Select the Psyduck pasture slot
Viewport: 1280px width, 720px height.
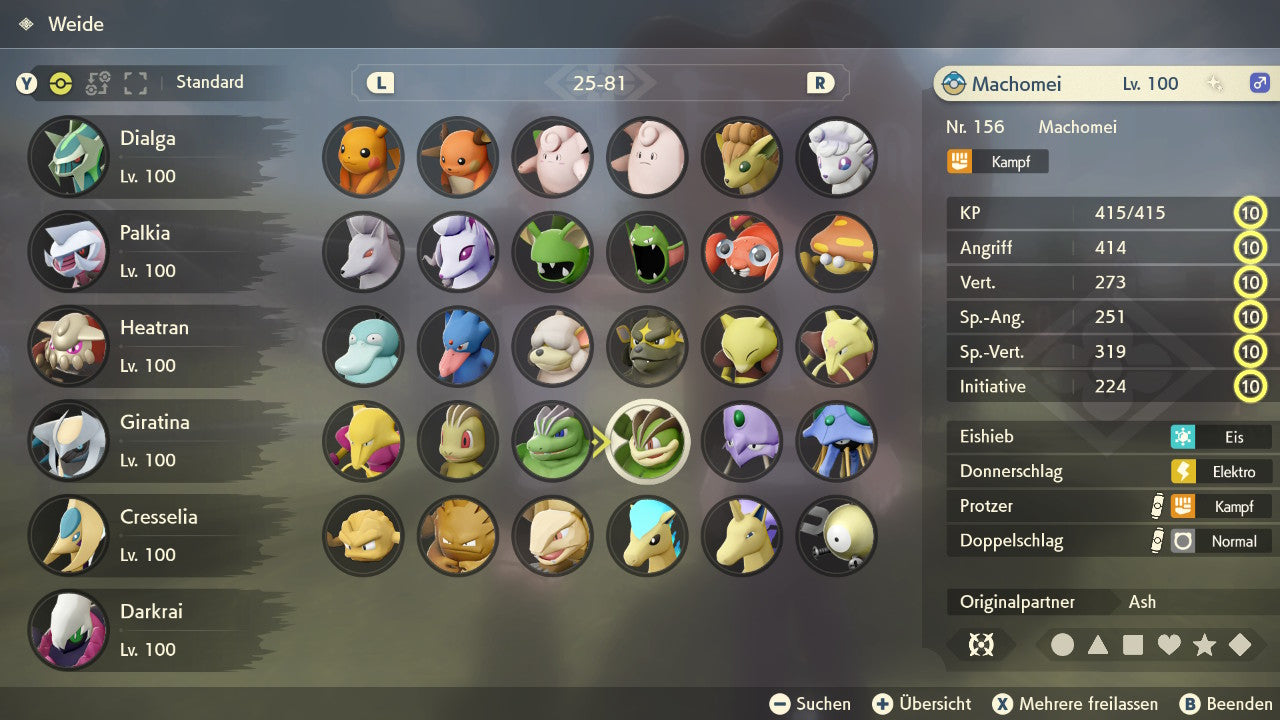coord(363,346)
